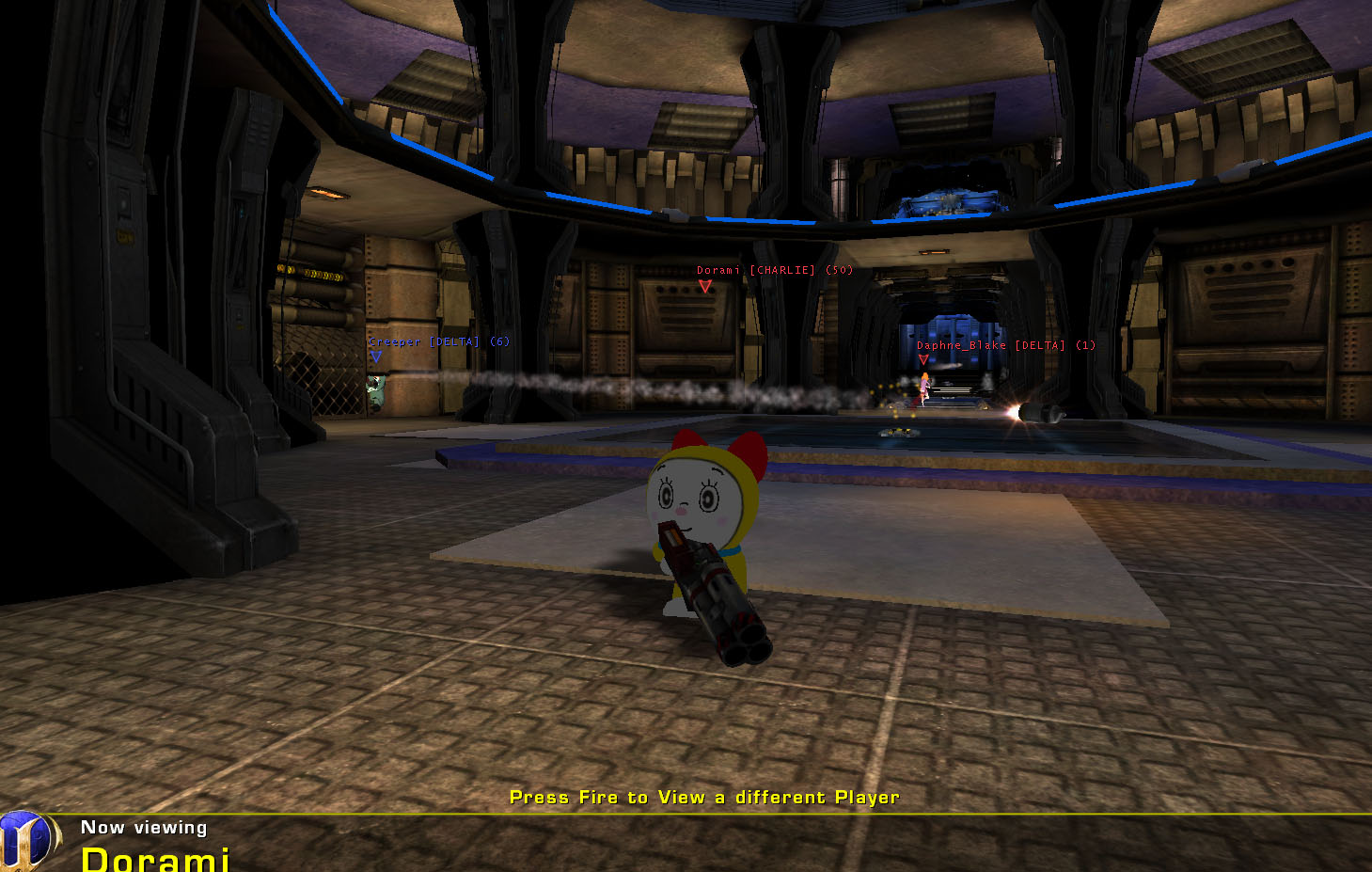This screenshot has height=872, width=1372.
Task: Toggle the Creeper [DELTA] (6) name tag
Action: [437, 341]
